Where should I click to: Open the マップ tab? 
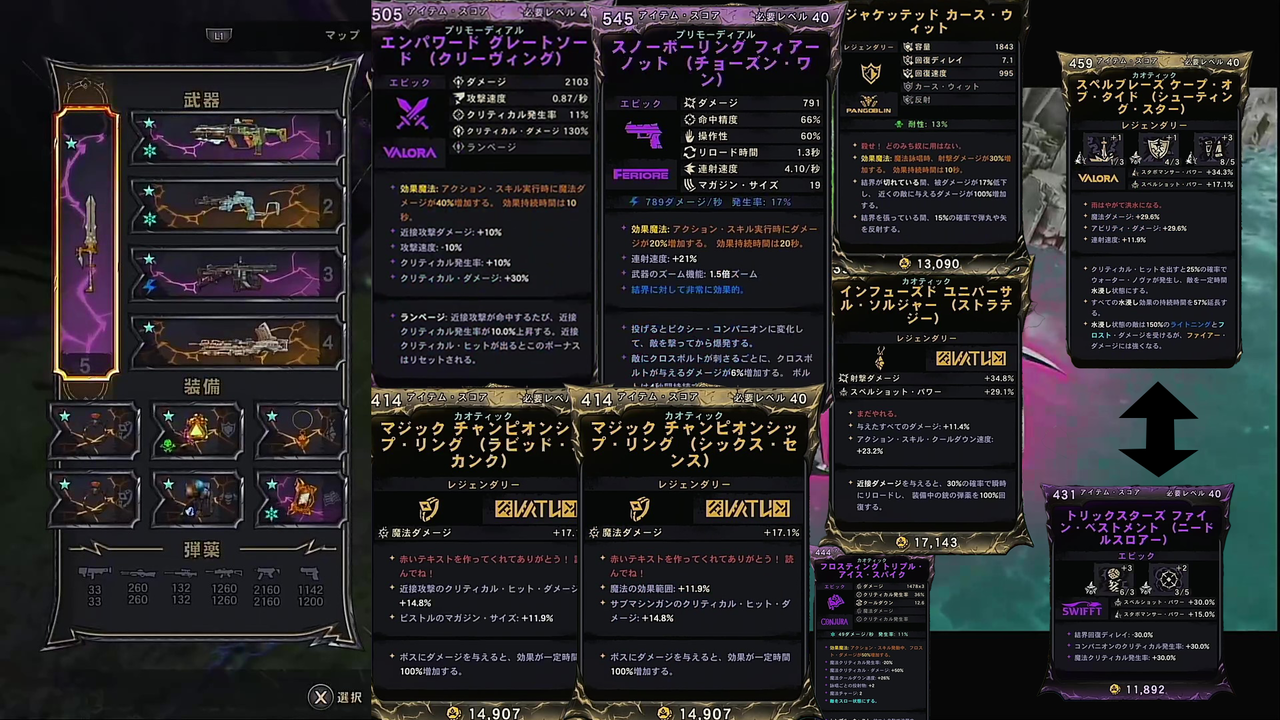pyautogui.click(x=341, y=34)
